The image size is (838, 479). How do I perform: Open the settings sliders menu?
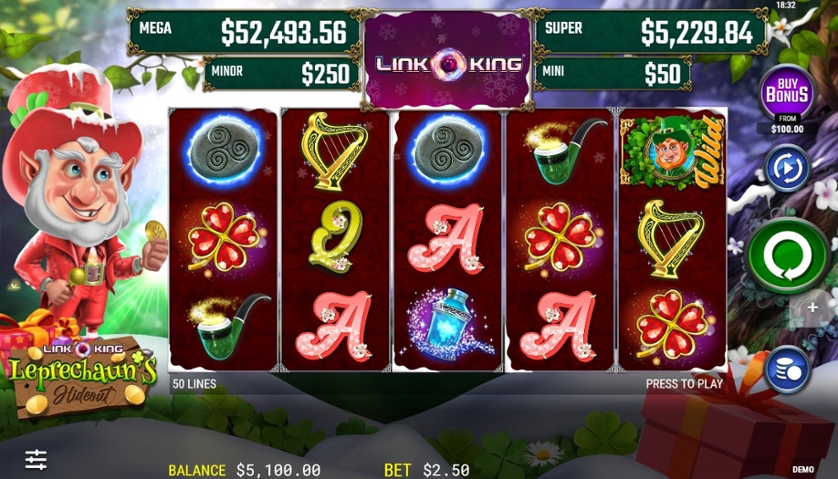36,459
